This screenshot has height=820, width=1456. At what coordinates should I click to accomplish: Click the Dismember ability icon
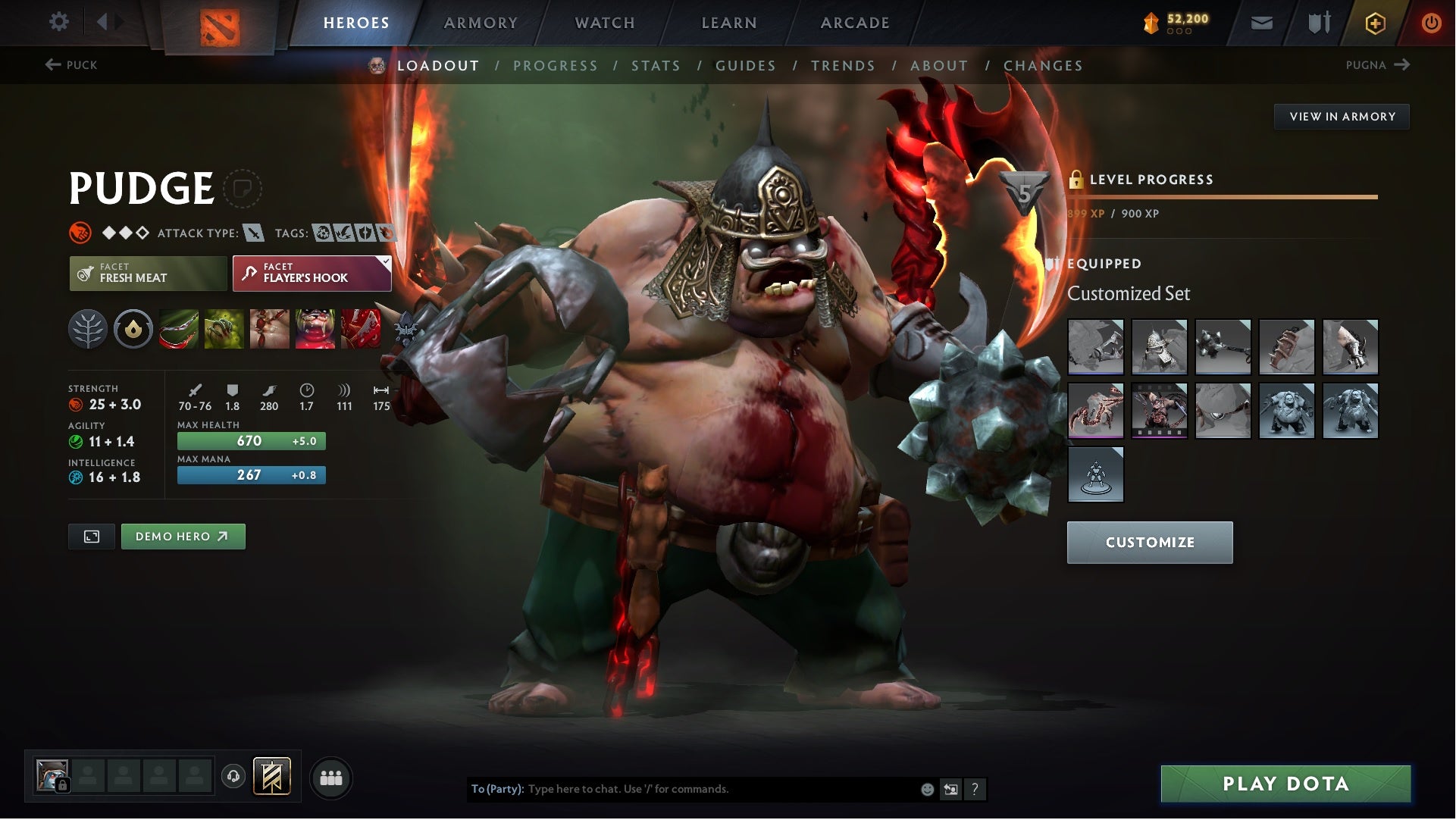pyautogui.click(x=314, y=328)
